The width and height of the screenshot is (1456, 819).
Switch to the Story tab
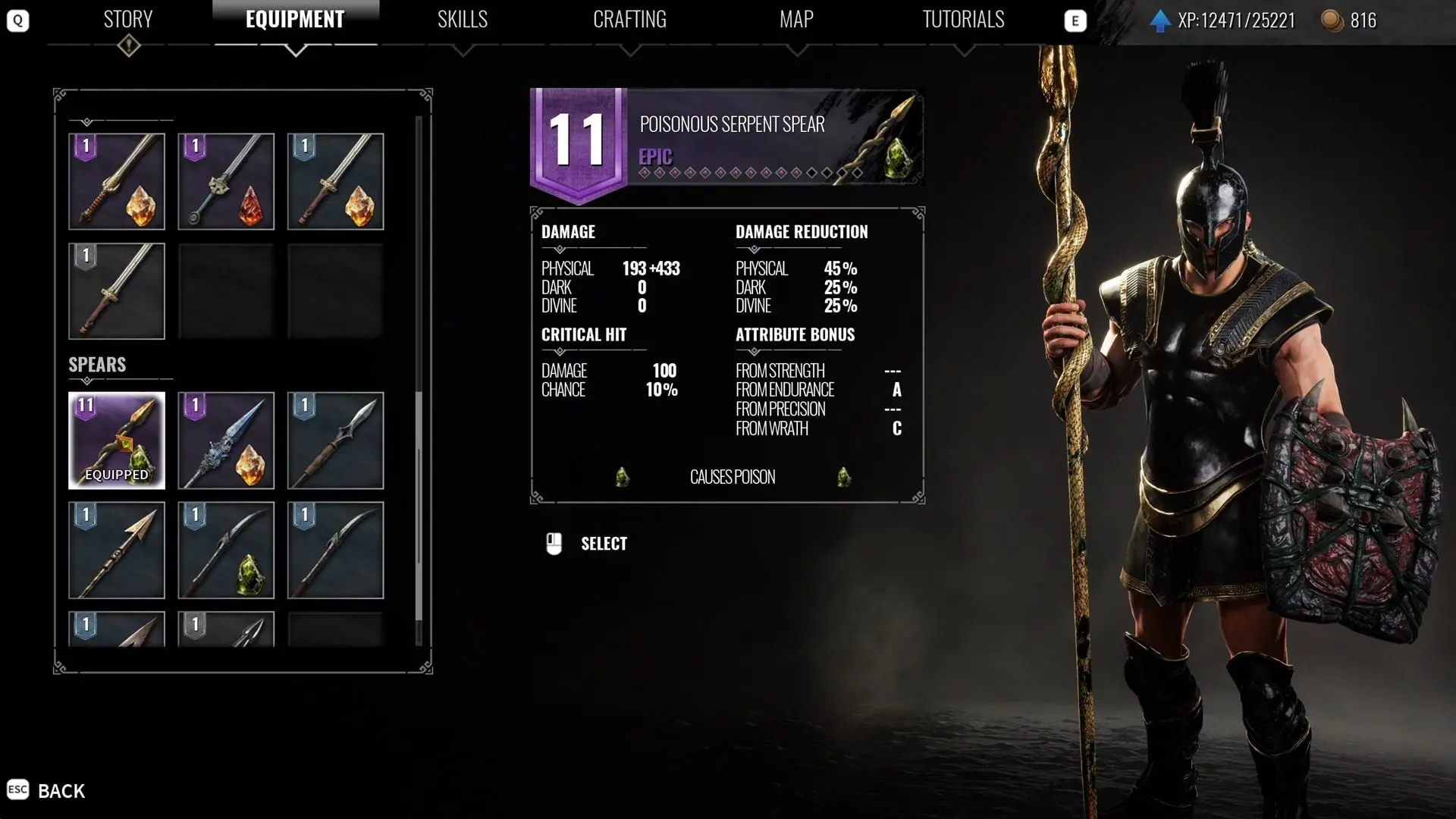point(127,20)
